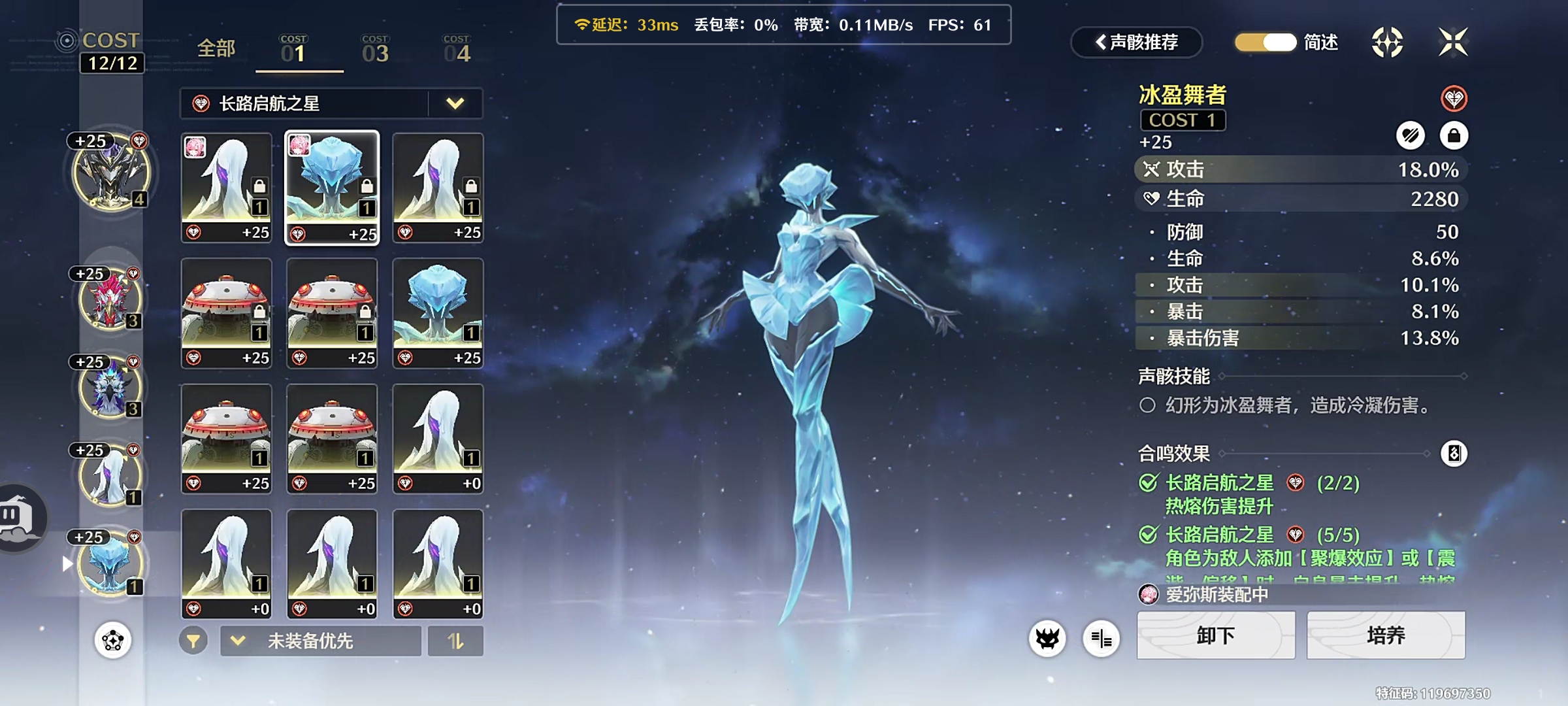
Task: Click the yellow funnel filter button
Action: click(x=193, y=641)
